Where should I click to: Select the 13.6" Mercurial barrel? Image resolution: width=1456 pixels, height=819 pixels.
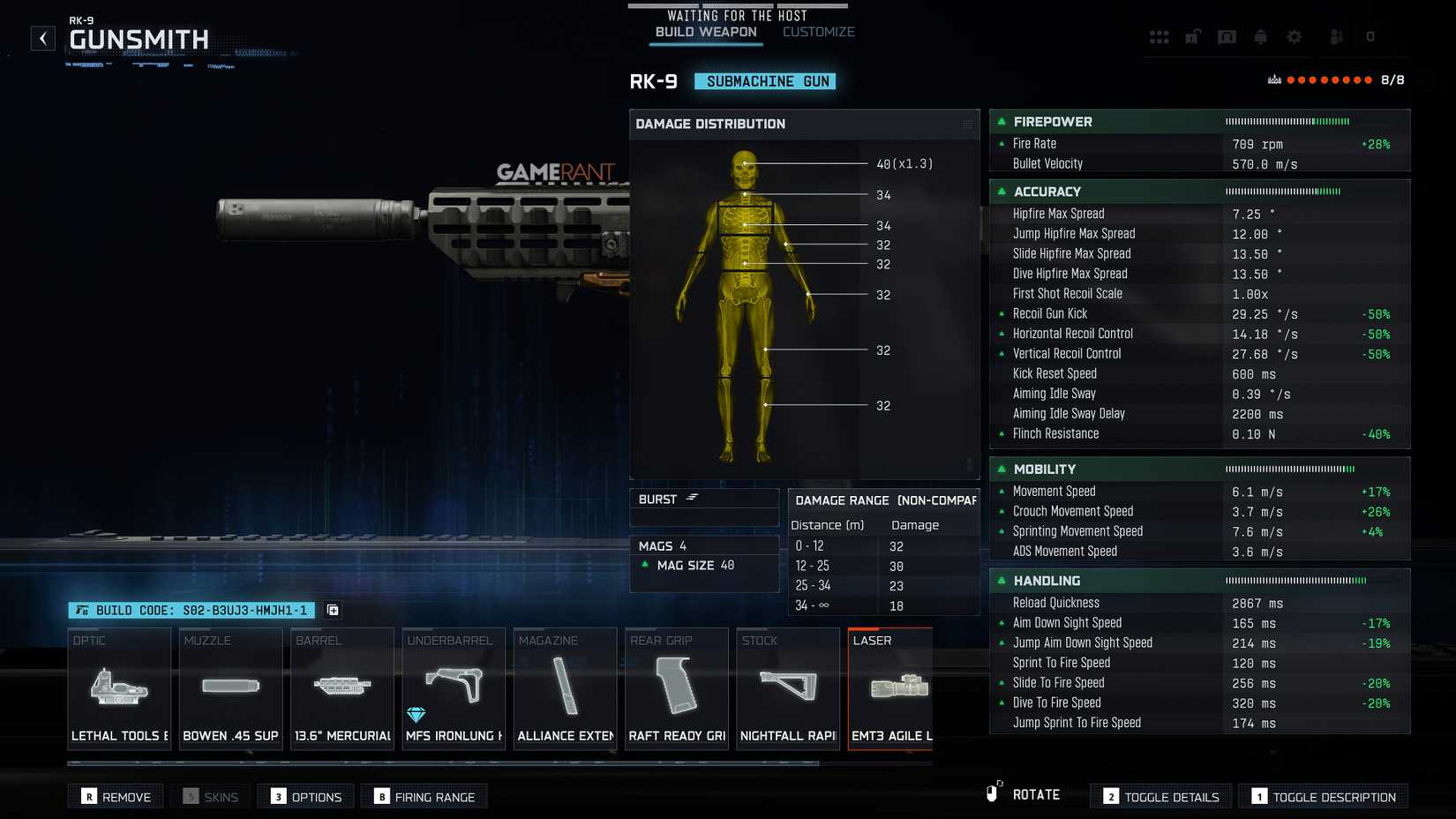(341, 688)
